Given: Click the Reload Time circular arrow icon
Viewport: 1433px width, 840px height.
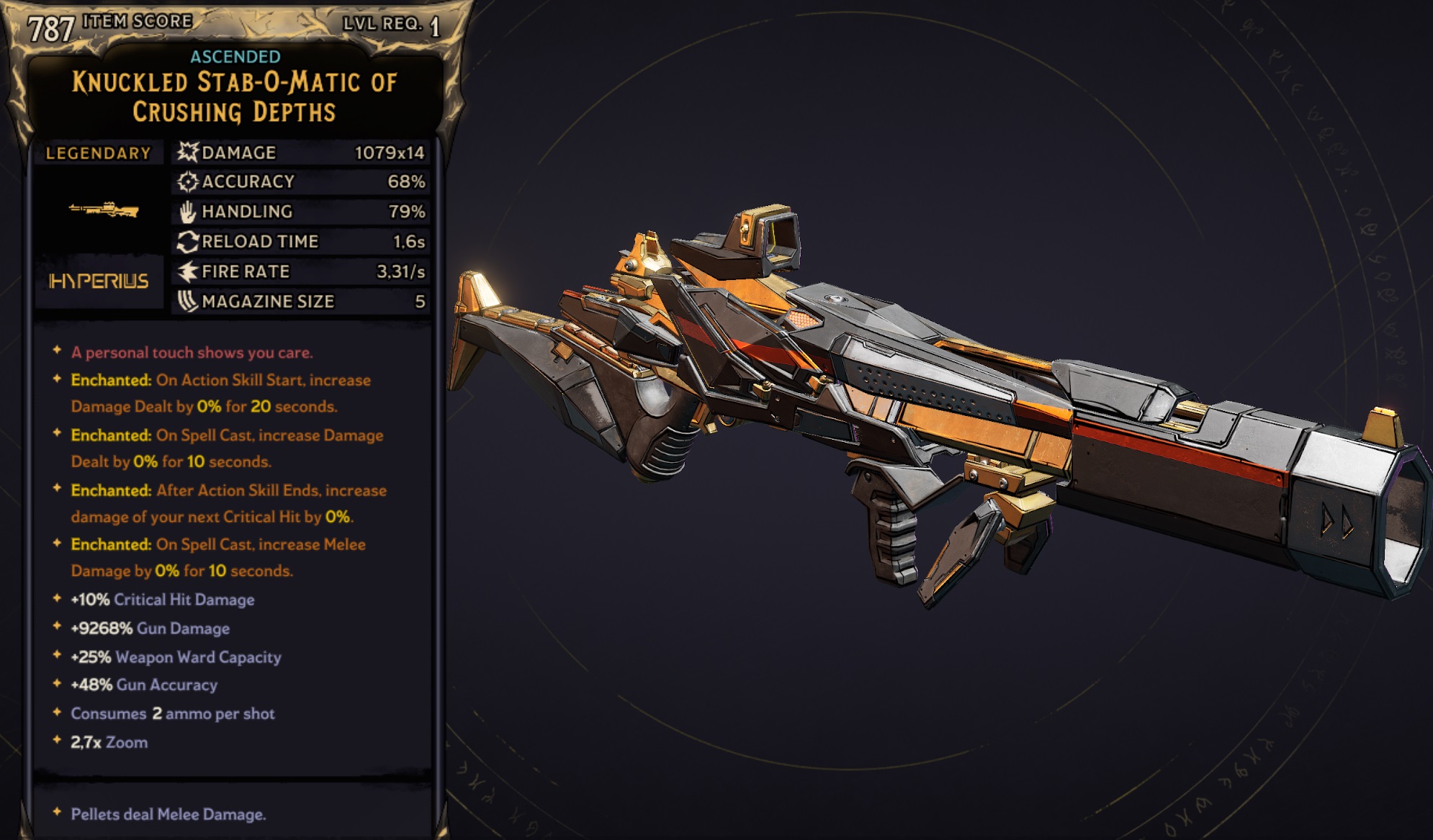Looking at the screenshot, I should coord(187,241).
